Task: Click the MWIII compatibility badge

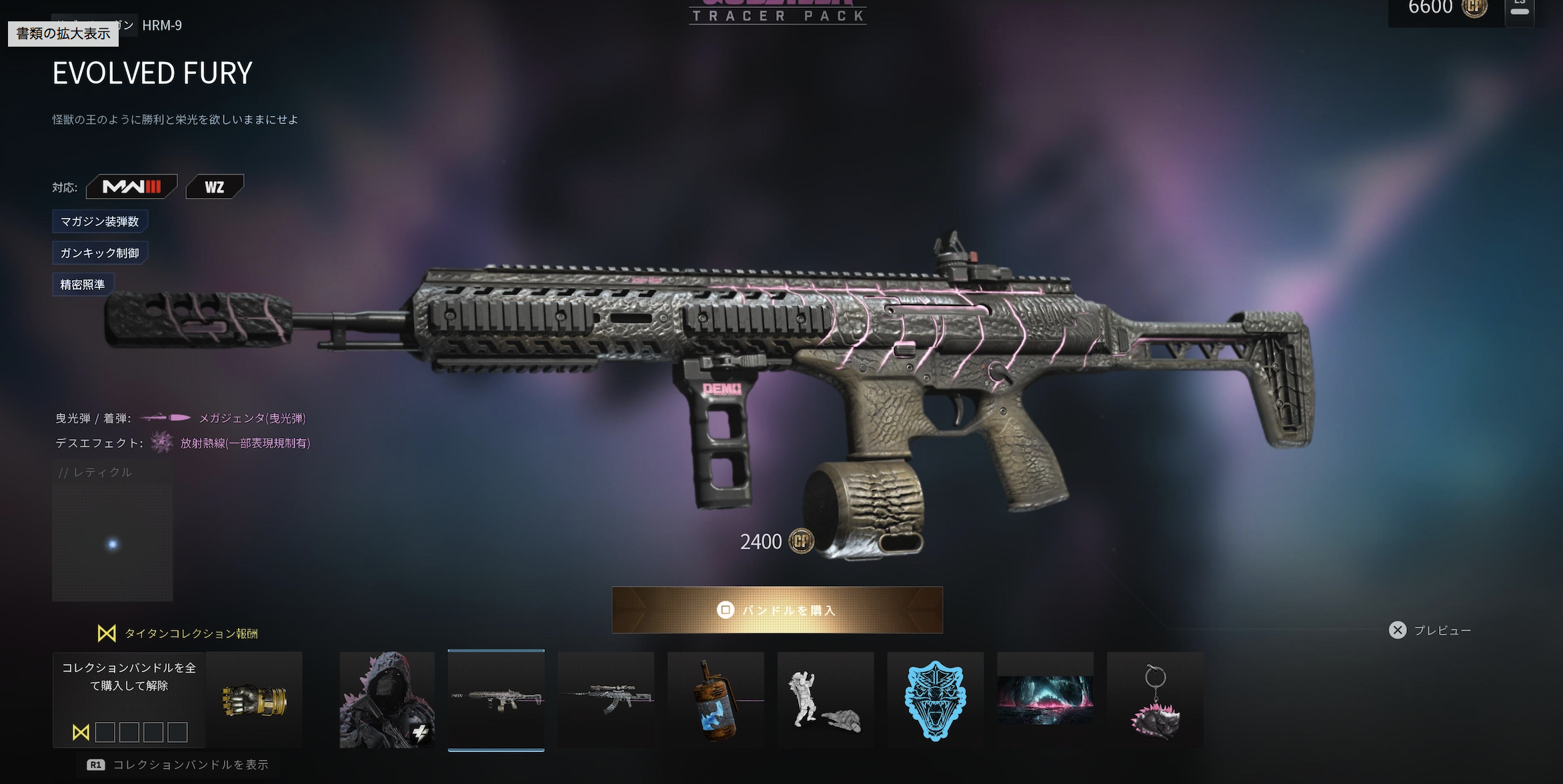Action: coord(131,187)
